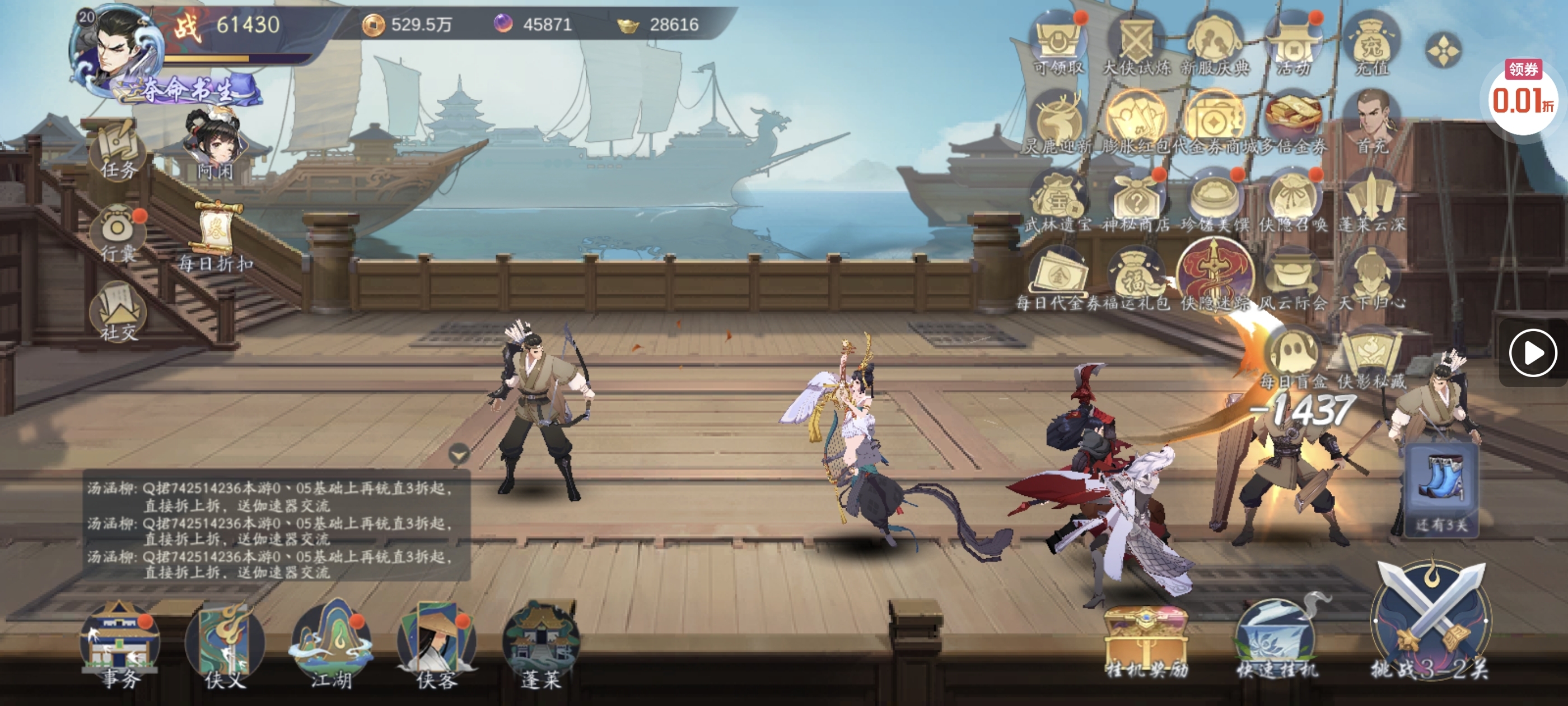The image size is (1568, 706).
Task: Click the play button on the side tab
Action: click(1532, 352)
